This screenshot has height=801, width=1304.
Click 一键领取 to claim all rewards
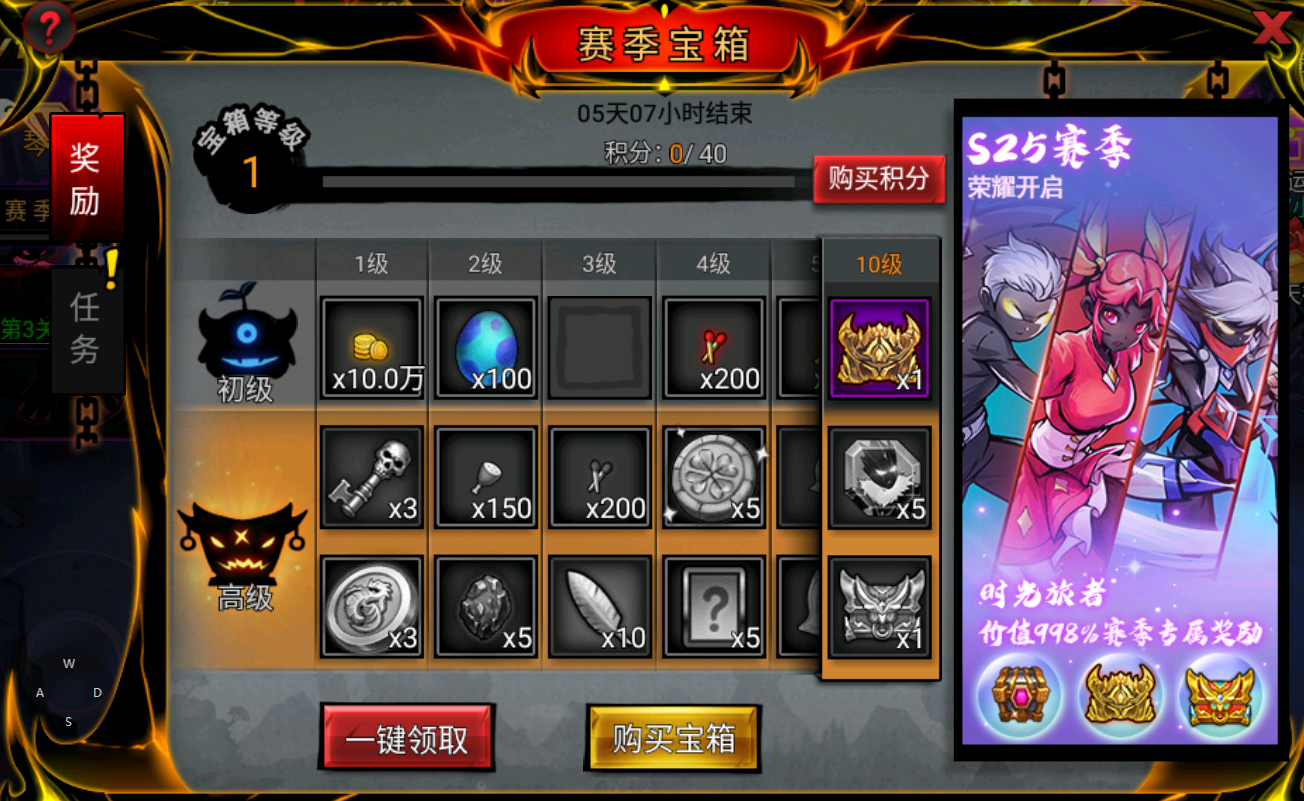coord(407,738)
